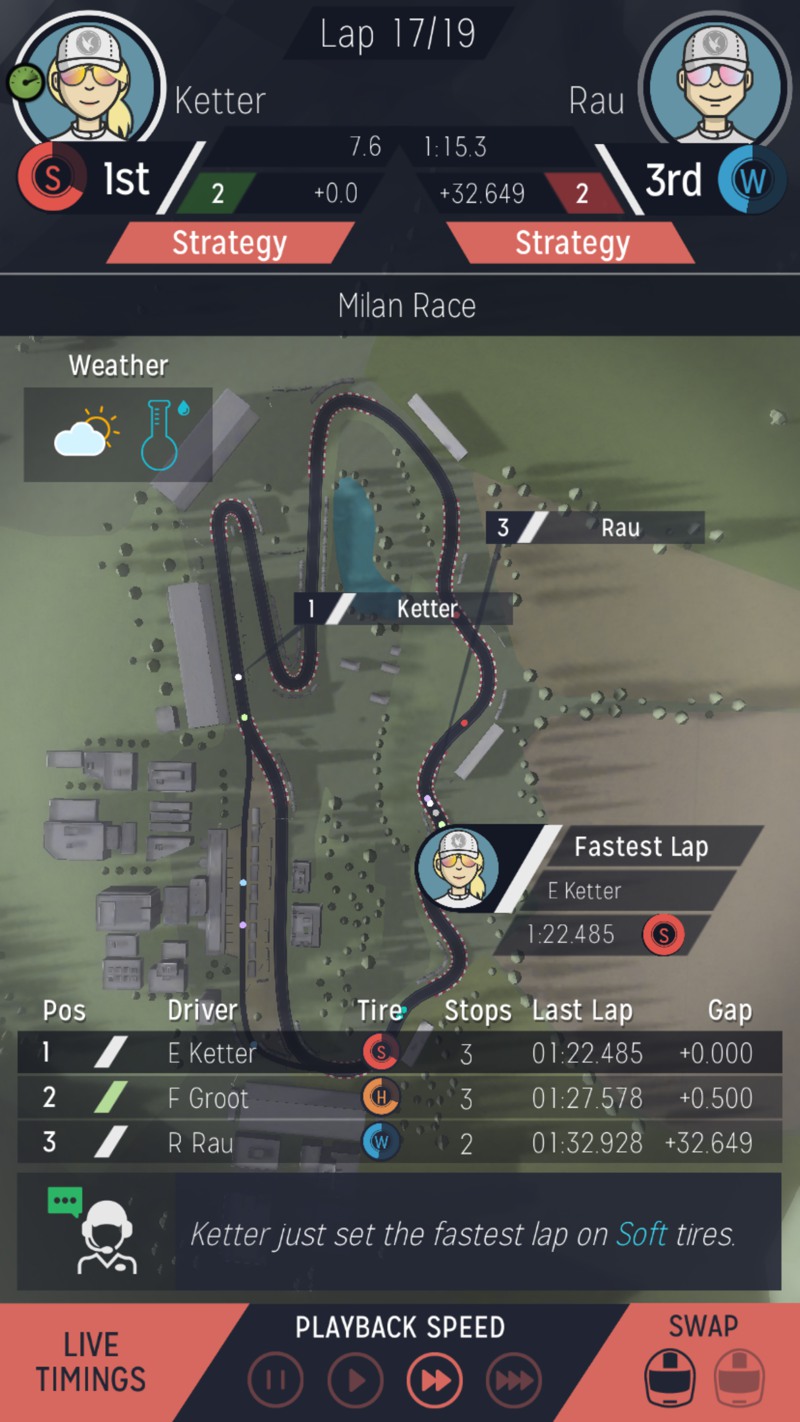Select double fast-forward playback speed
Screen dimensions: 800x1422
coord(435,1381)
